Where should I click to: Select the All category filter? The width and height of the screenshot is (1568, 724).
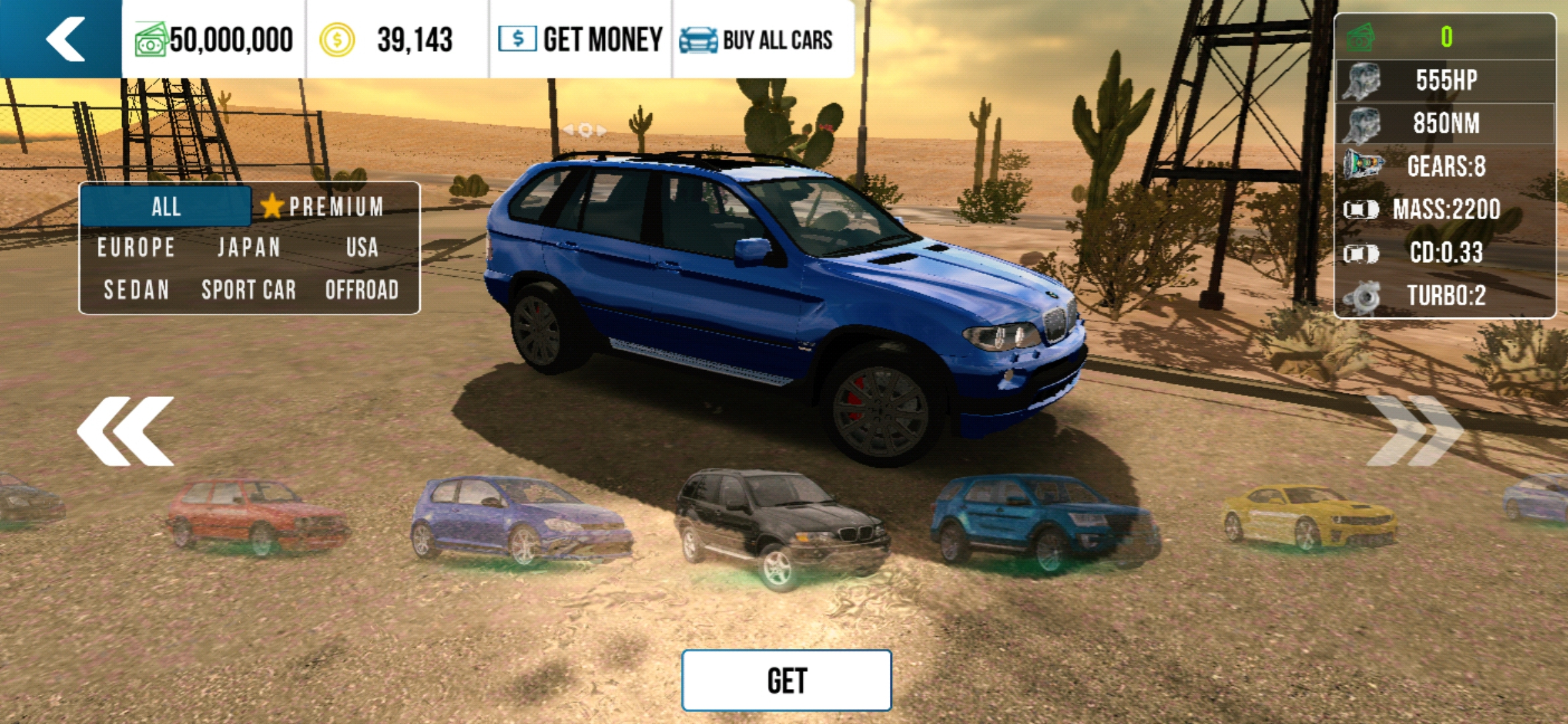166,206
